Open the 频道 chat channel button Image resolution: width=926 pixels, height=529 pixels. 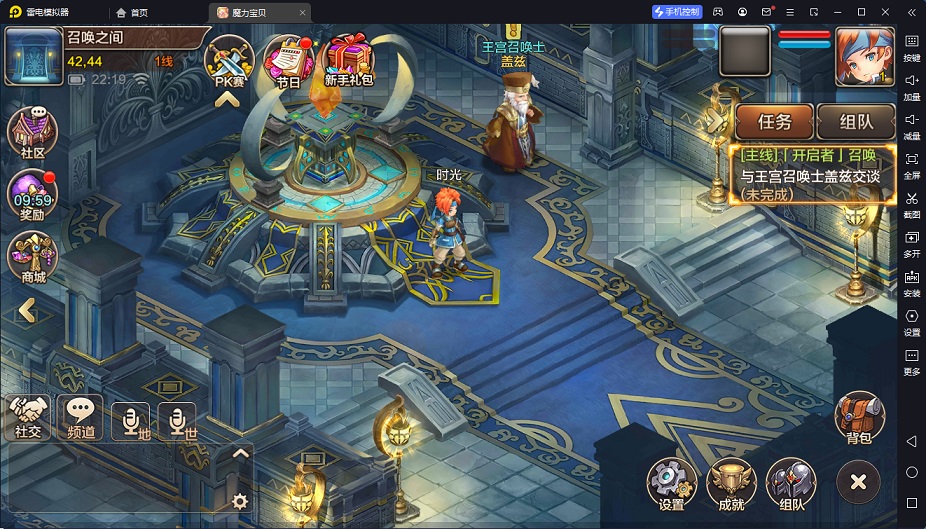(x=81, y=415)
